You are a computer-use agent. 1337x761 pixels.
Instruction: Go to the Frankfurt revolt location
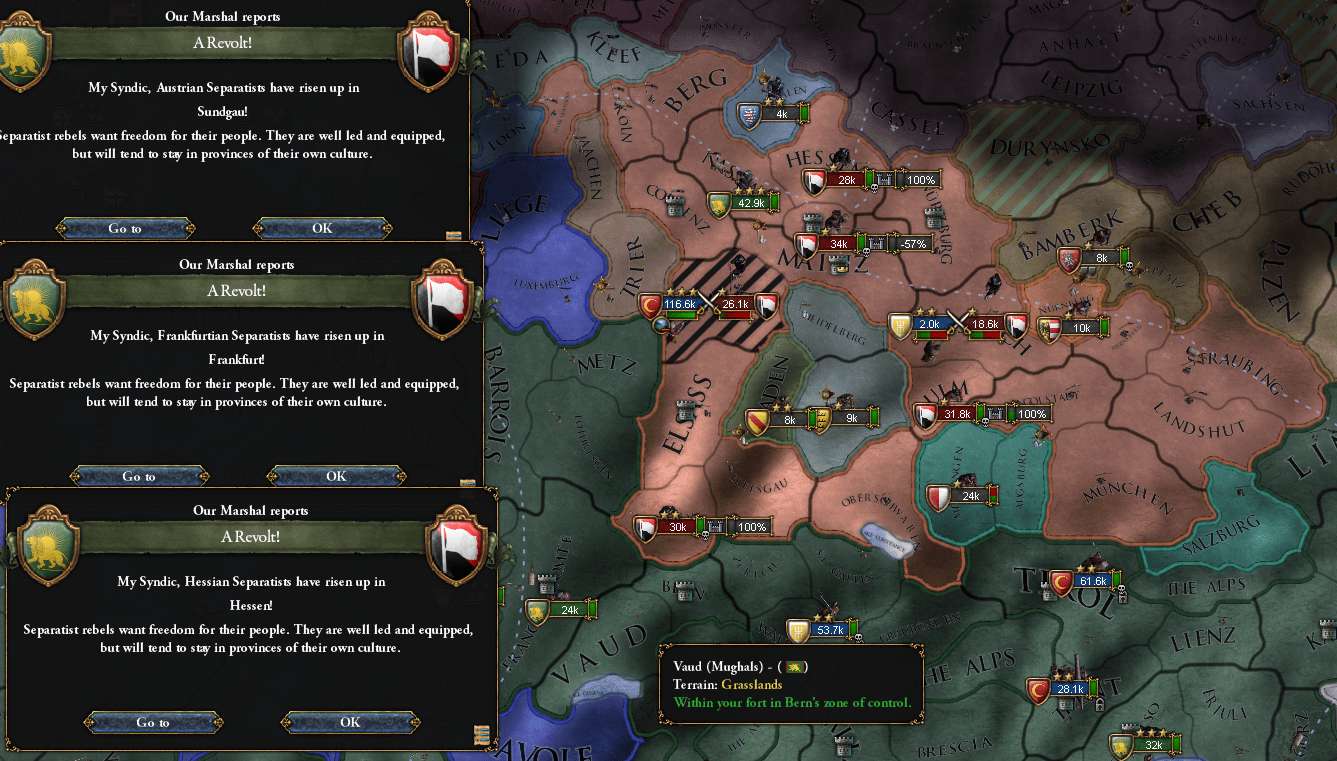(x=139, y=476)
